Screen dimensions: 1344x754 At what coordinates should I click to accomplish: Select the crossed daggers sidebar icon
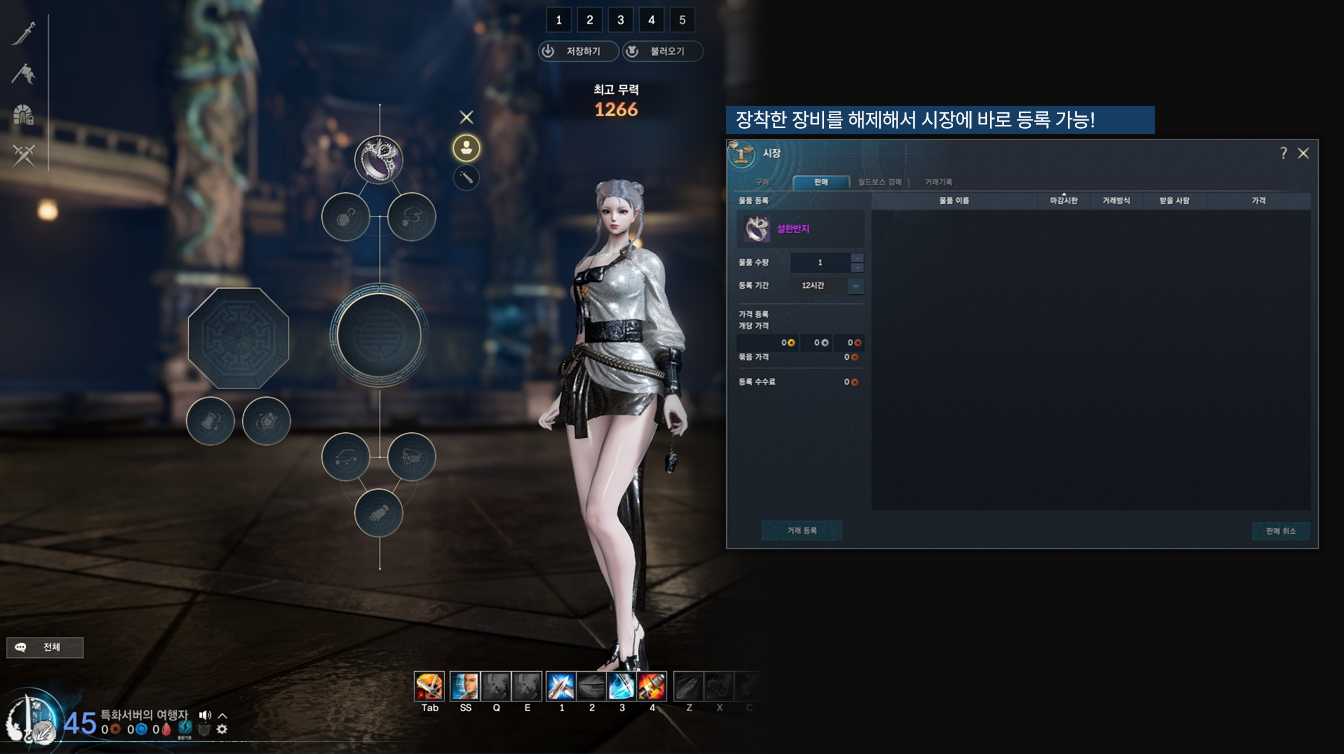[25, 154]
